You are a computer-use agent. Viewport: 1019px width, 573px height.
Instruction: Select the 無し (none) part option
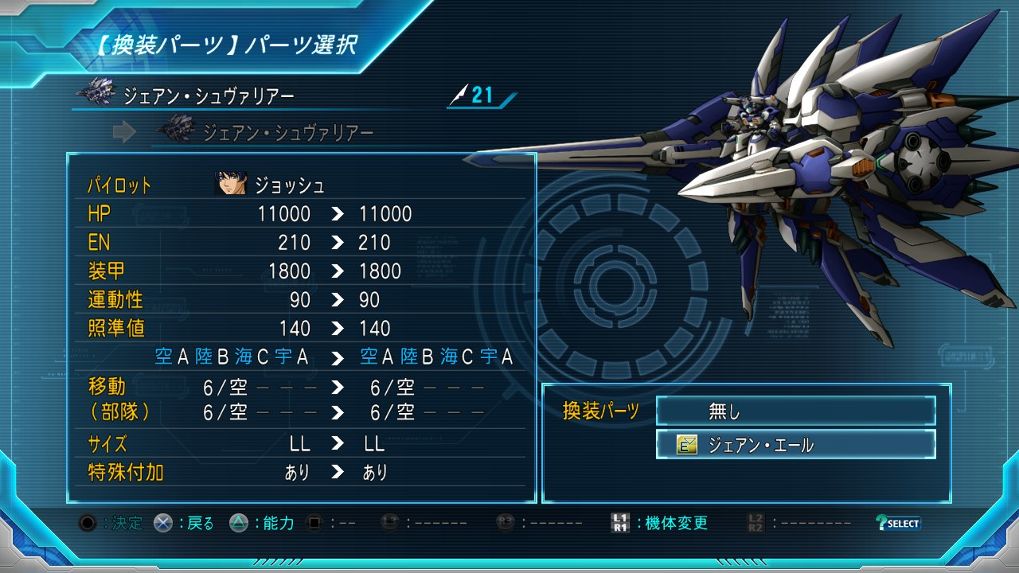click(x=795, y=410)
